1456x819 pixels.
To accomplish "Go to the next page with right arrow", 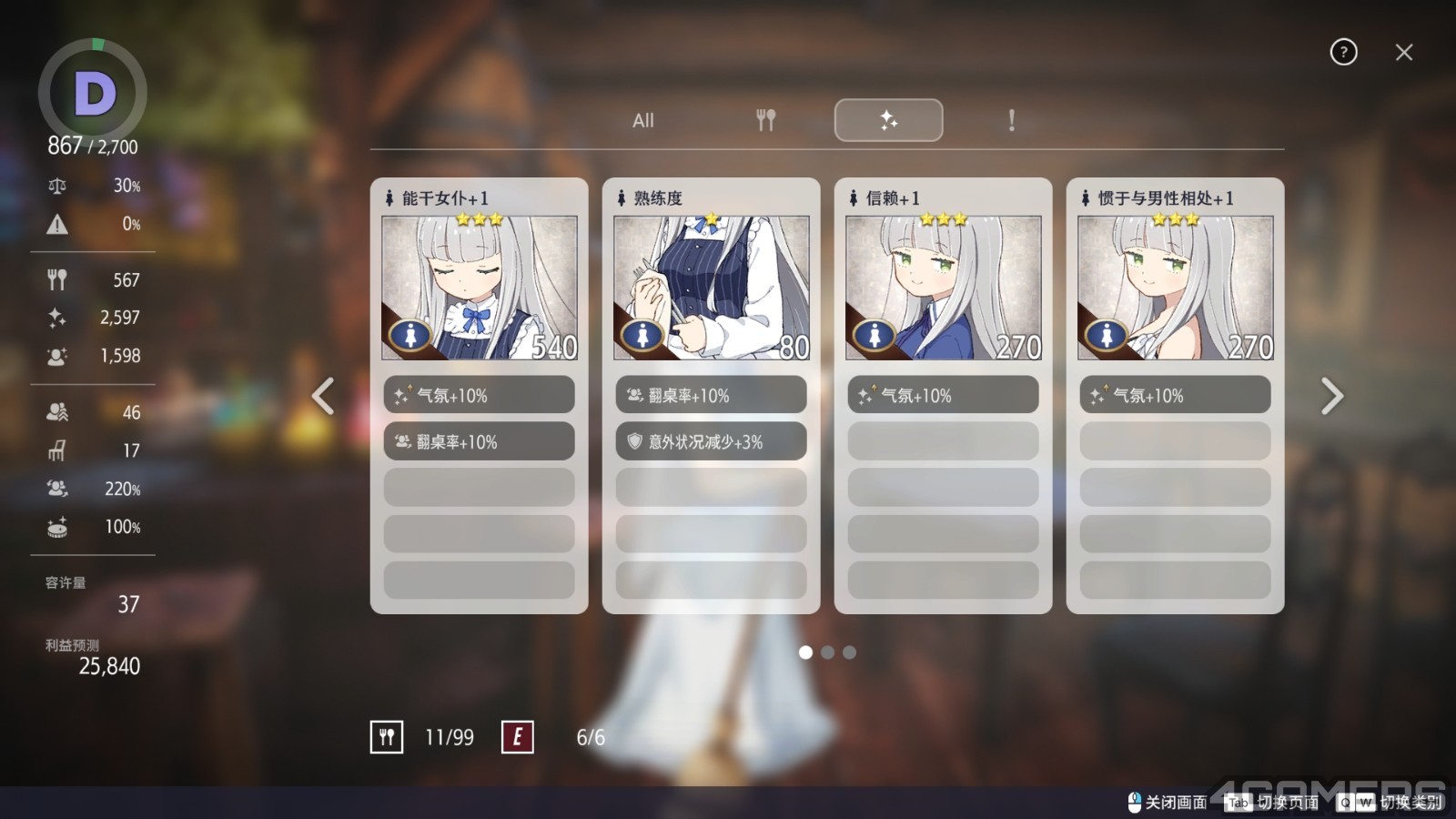I will pos(1331,396).
